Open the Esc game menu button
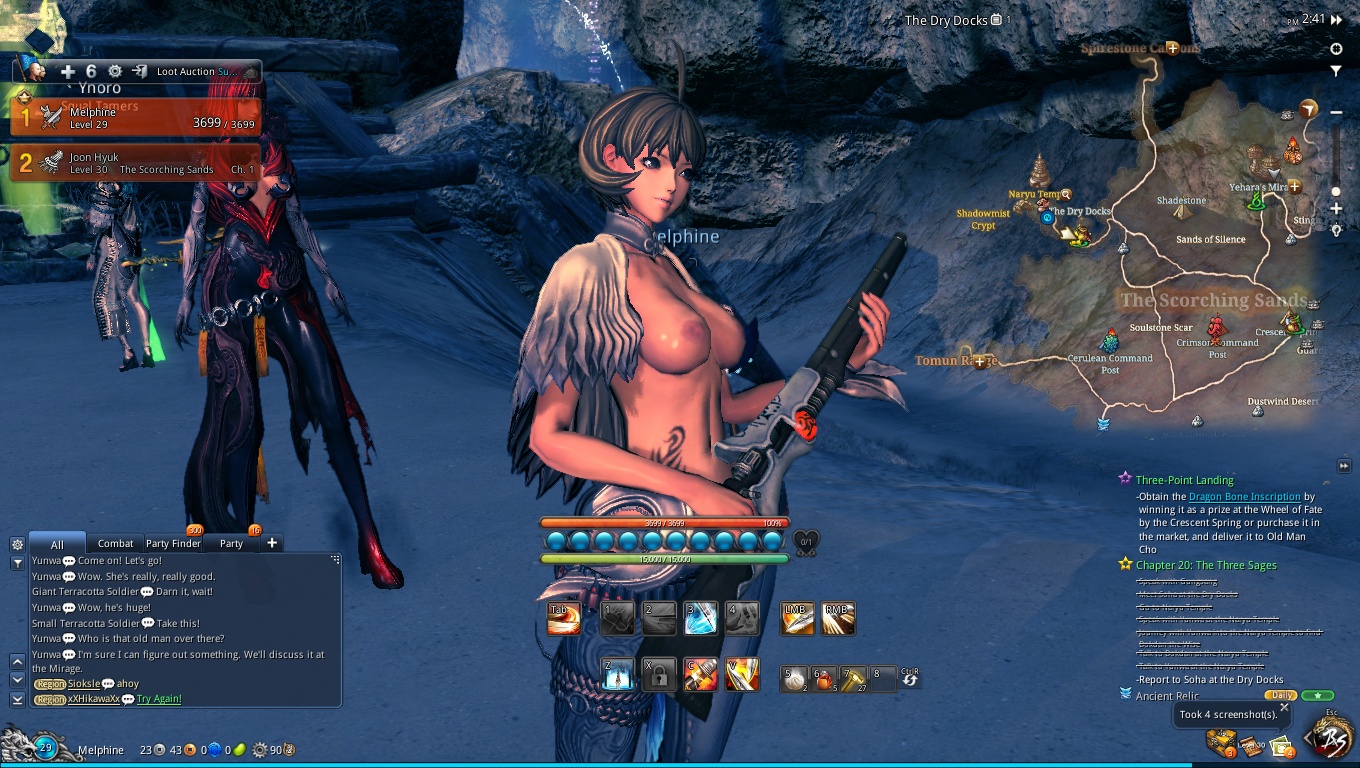1360x768 pixels. (x=1331, y=738)
